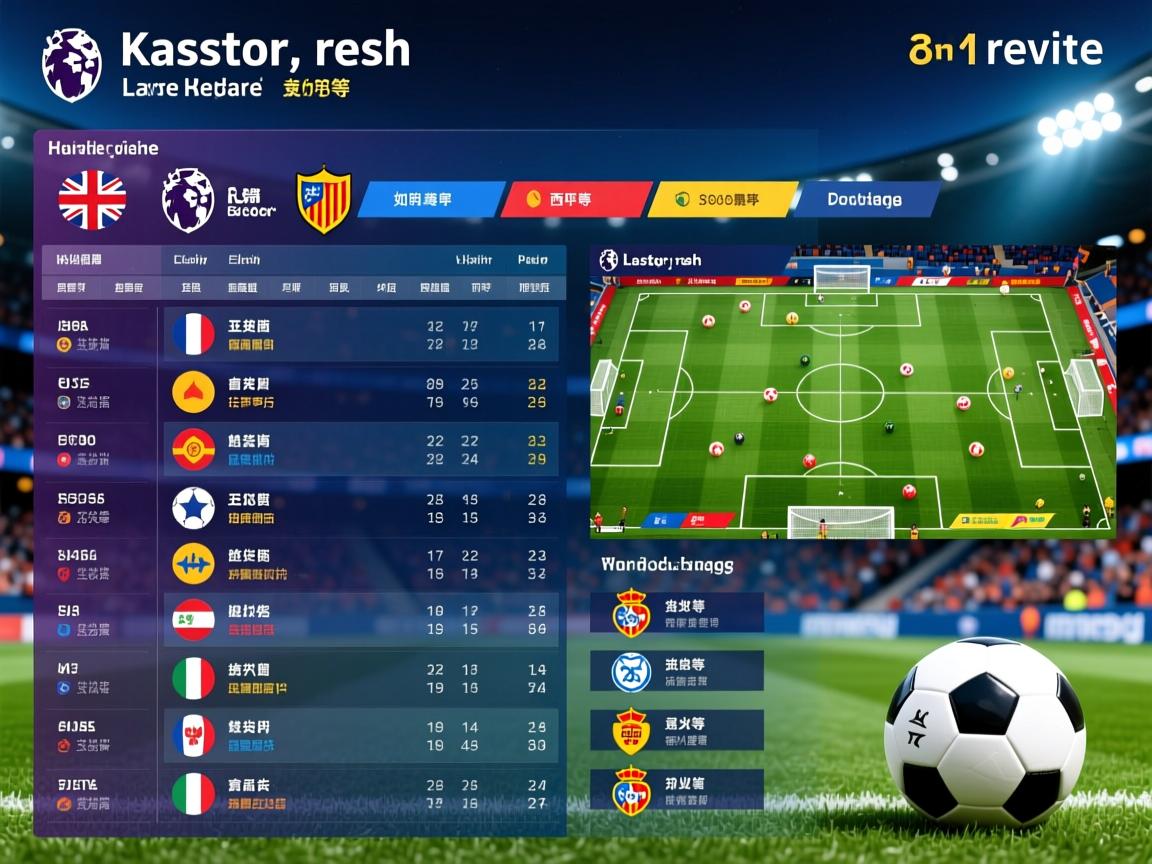
Task: Pick the yellow badge with blue bar row
Action: [360, 565]
